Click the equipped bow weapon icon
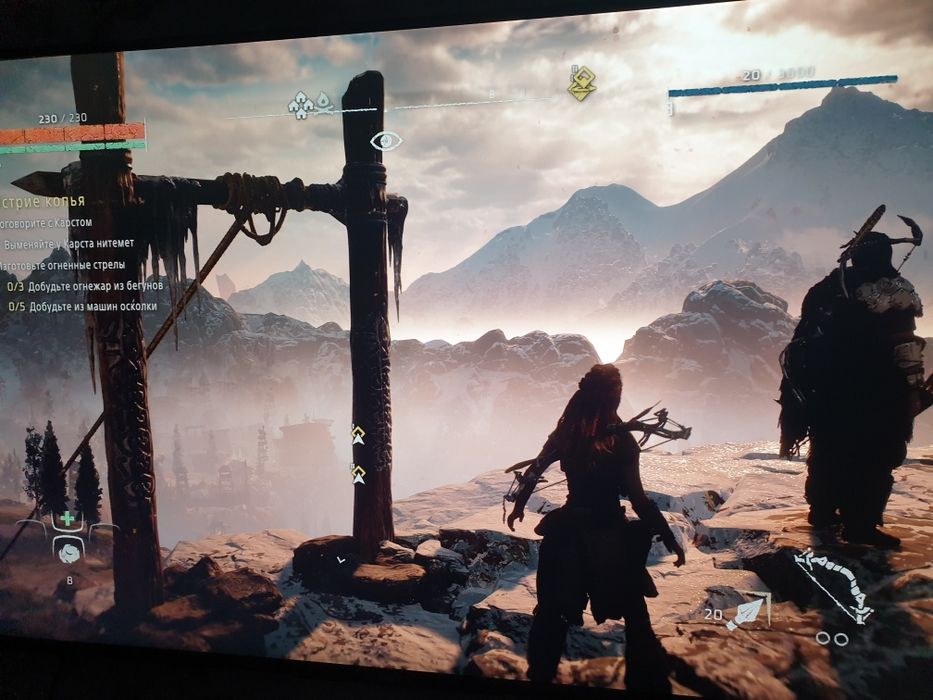Image resolution: width=933 pixels, height=700 pixels. (832, 587)
